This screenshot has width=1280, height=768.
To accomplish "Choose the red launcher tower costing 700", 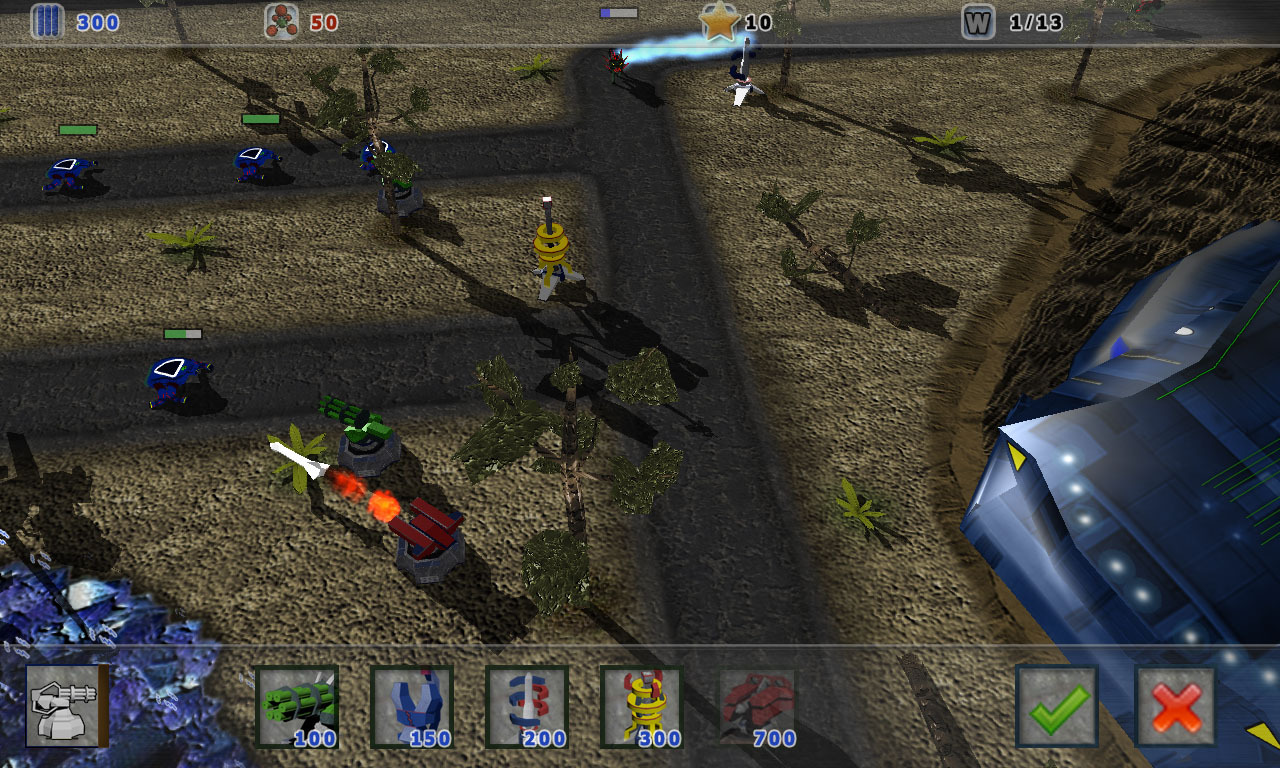I will [758, 706].
